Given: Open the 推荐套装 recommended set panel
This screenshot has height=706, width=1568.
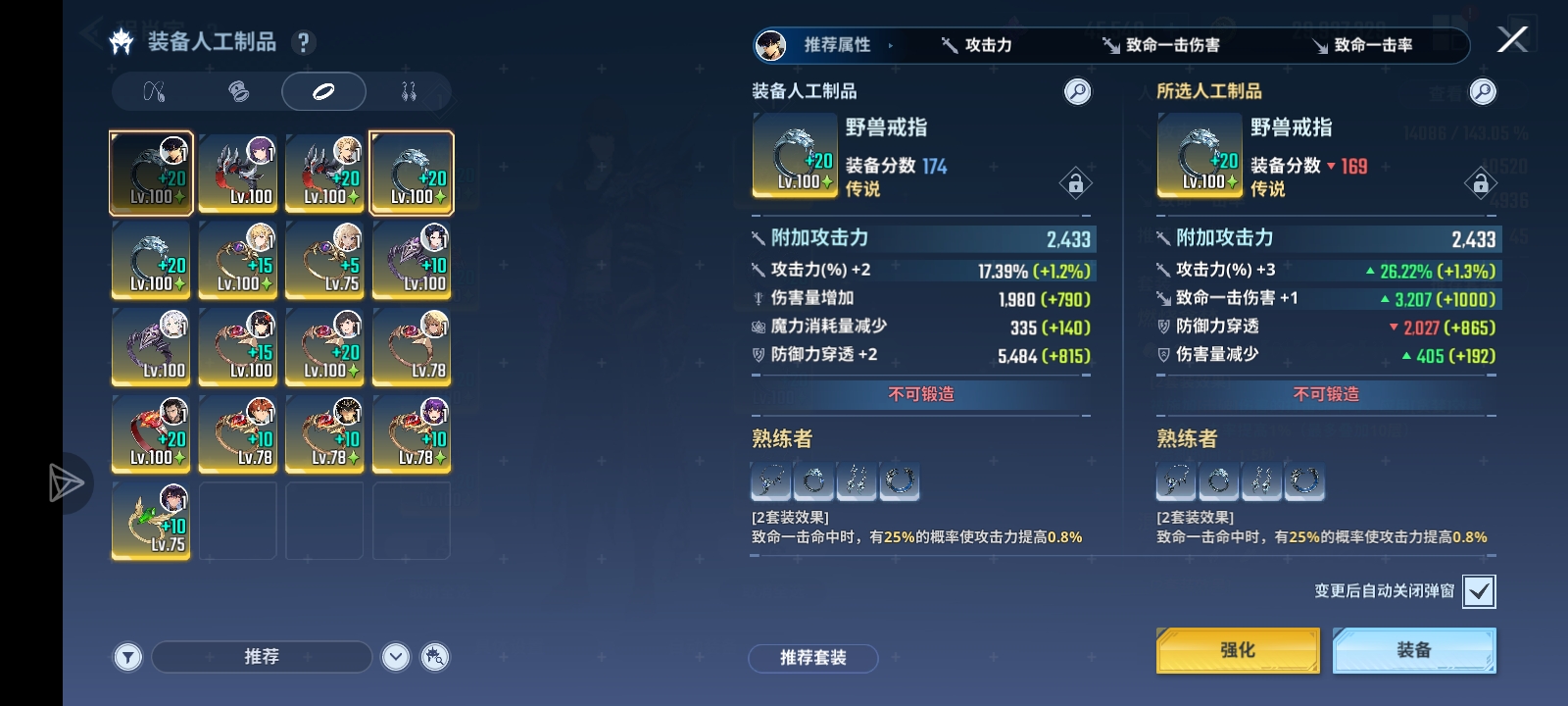Looking at the screenshot, I should pos(813,658).
